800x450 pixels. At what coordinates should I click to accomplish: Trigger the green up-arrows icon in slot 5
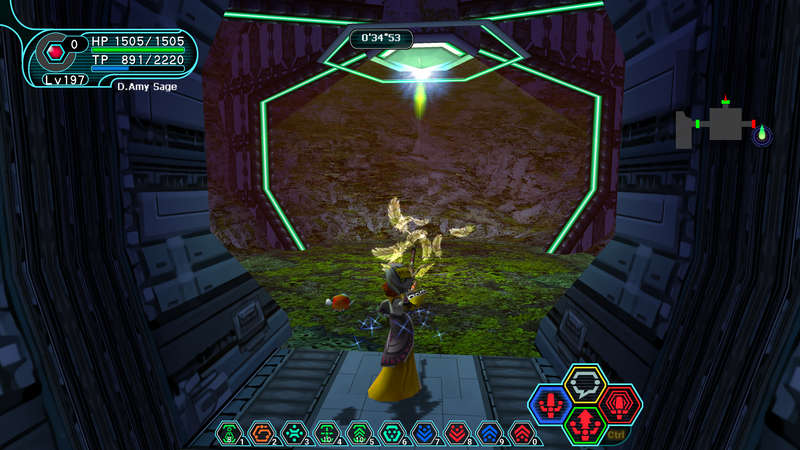(359, 432)
